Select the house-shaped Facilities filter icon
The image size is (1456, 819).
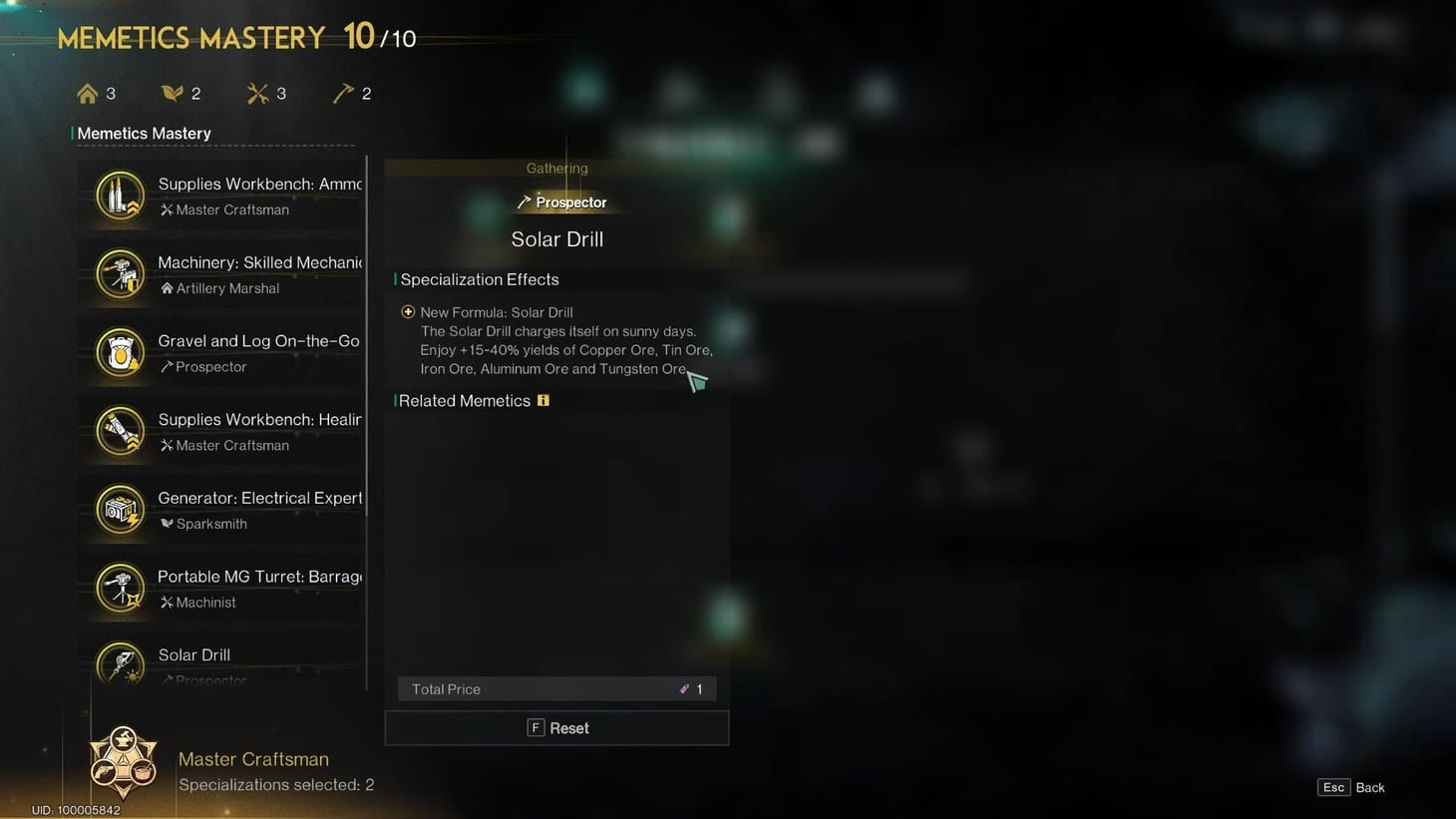(88, 92)
